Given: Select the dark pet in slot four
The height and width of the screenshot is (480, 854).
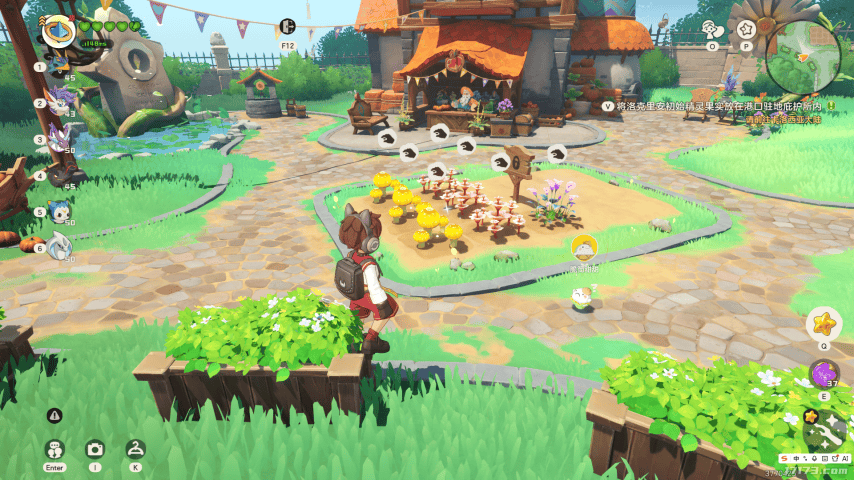Looking at the screenshot, I should (62, 175).
